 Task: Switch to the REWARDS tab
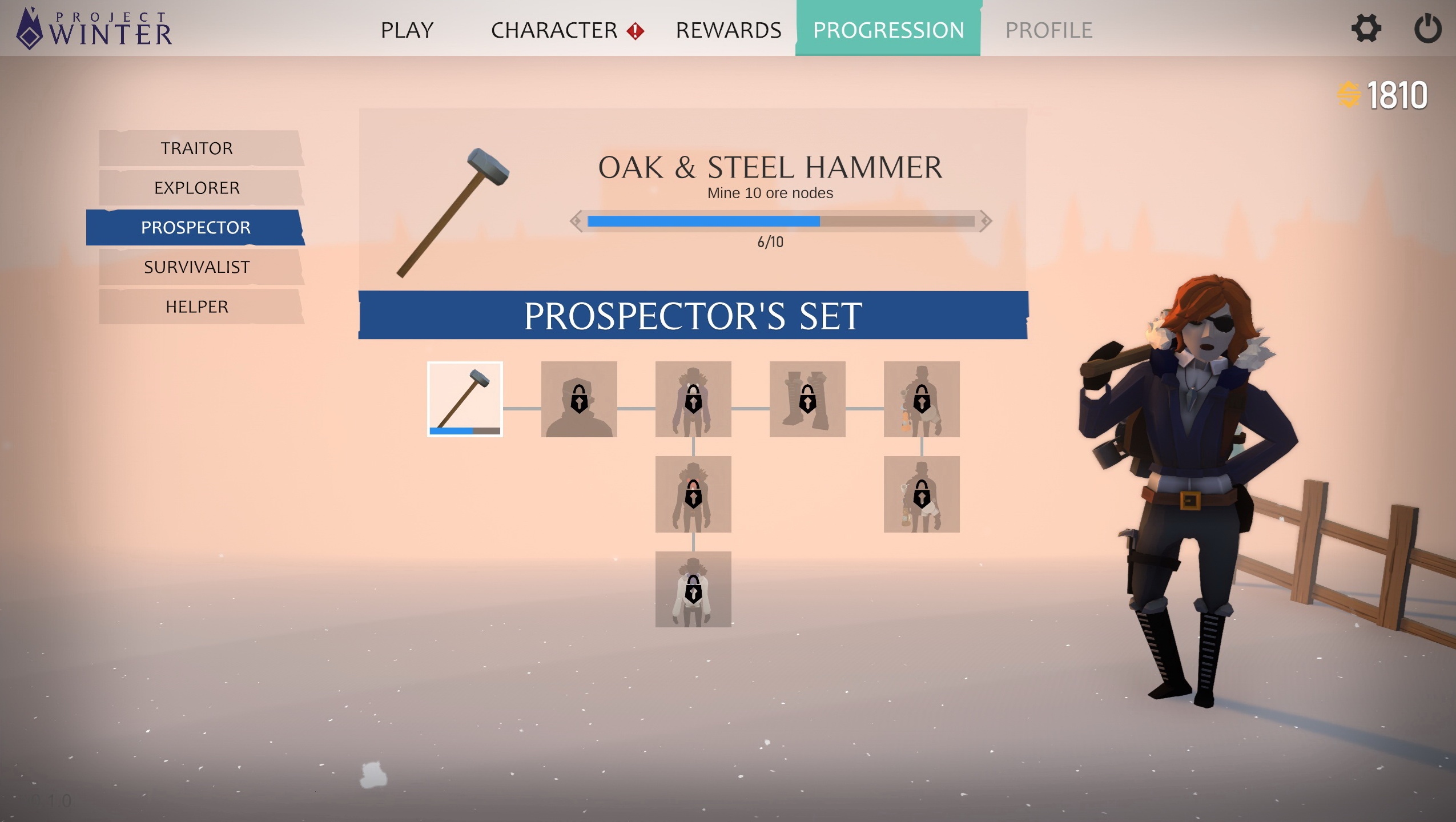729,30
